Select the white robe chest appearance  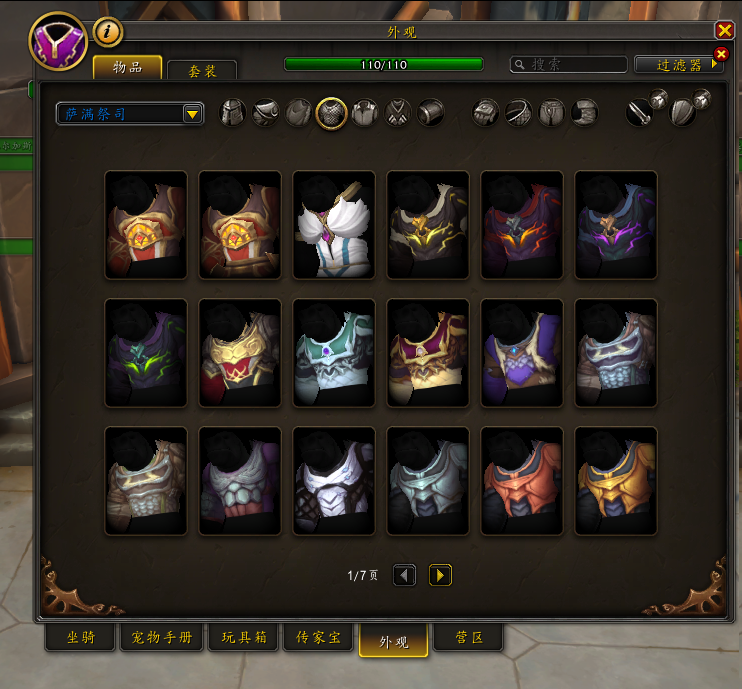point(334,225)
